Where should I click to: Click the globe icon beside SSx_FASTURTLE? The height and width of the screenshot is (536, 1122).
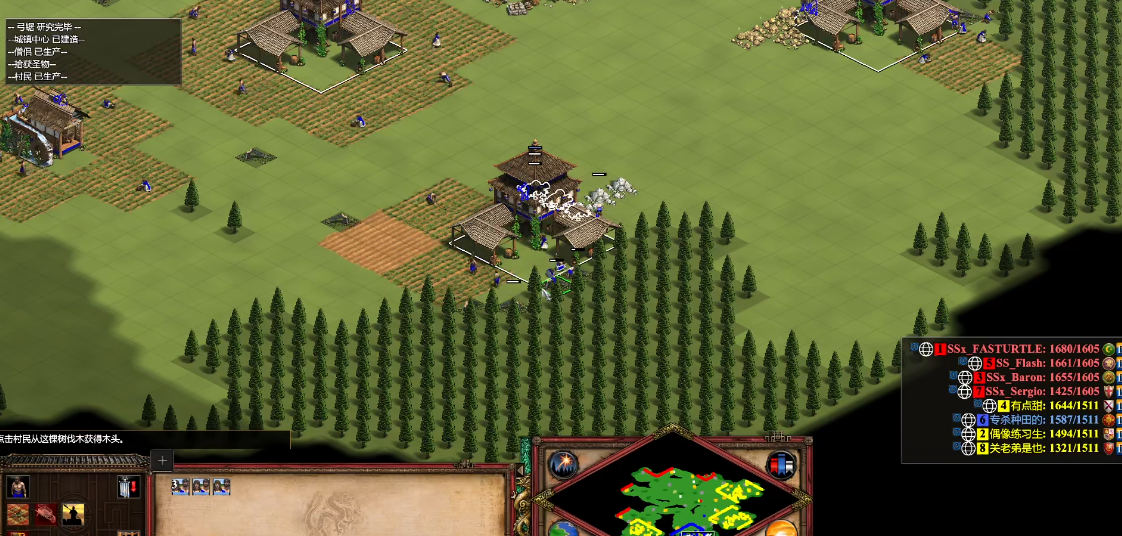point(926,349)
